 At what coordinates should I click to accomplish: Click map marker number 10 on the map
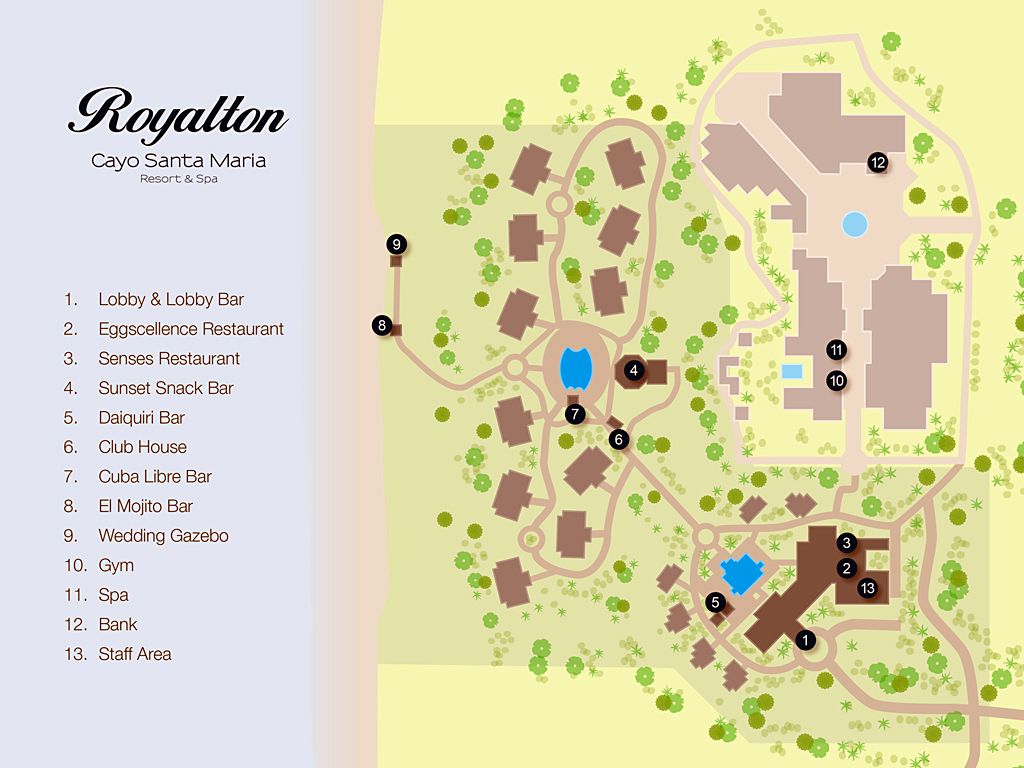tap(837, 380)
